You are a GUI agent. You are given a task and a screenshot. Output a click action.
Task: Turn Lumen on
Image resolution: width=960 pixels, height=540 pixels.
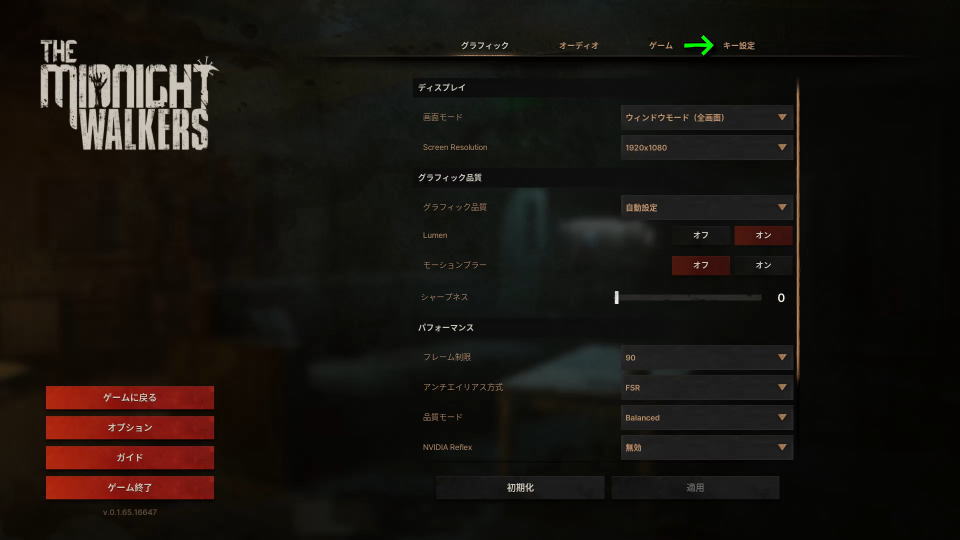(x=763, y=235)
